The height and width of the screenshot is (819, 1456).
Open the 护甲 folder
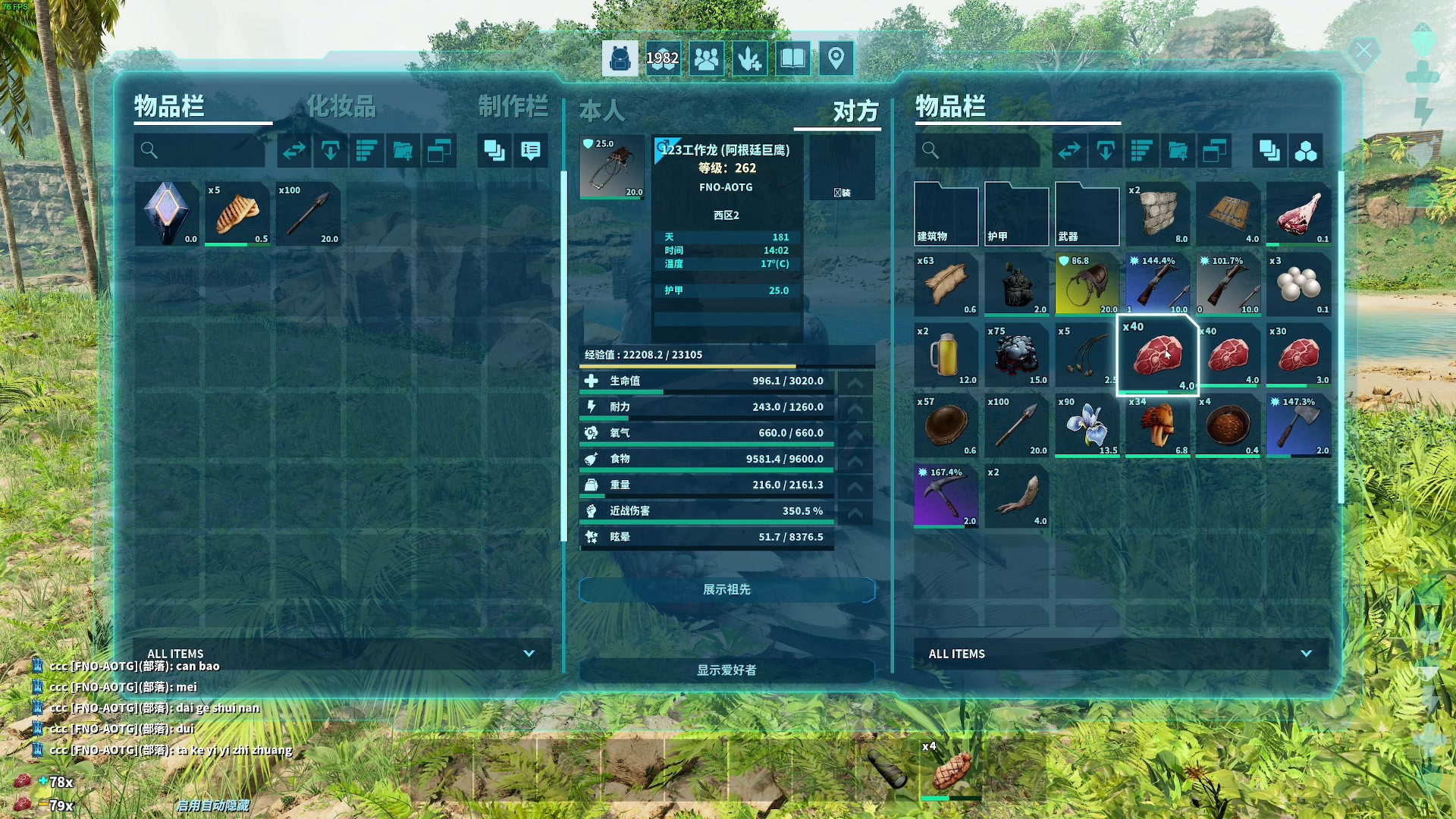point(1016,215)
